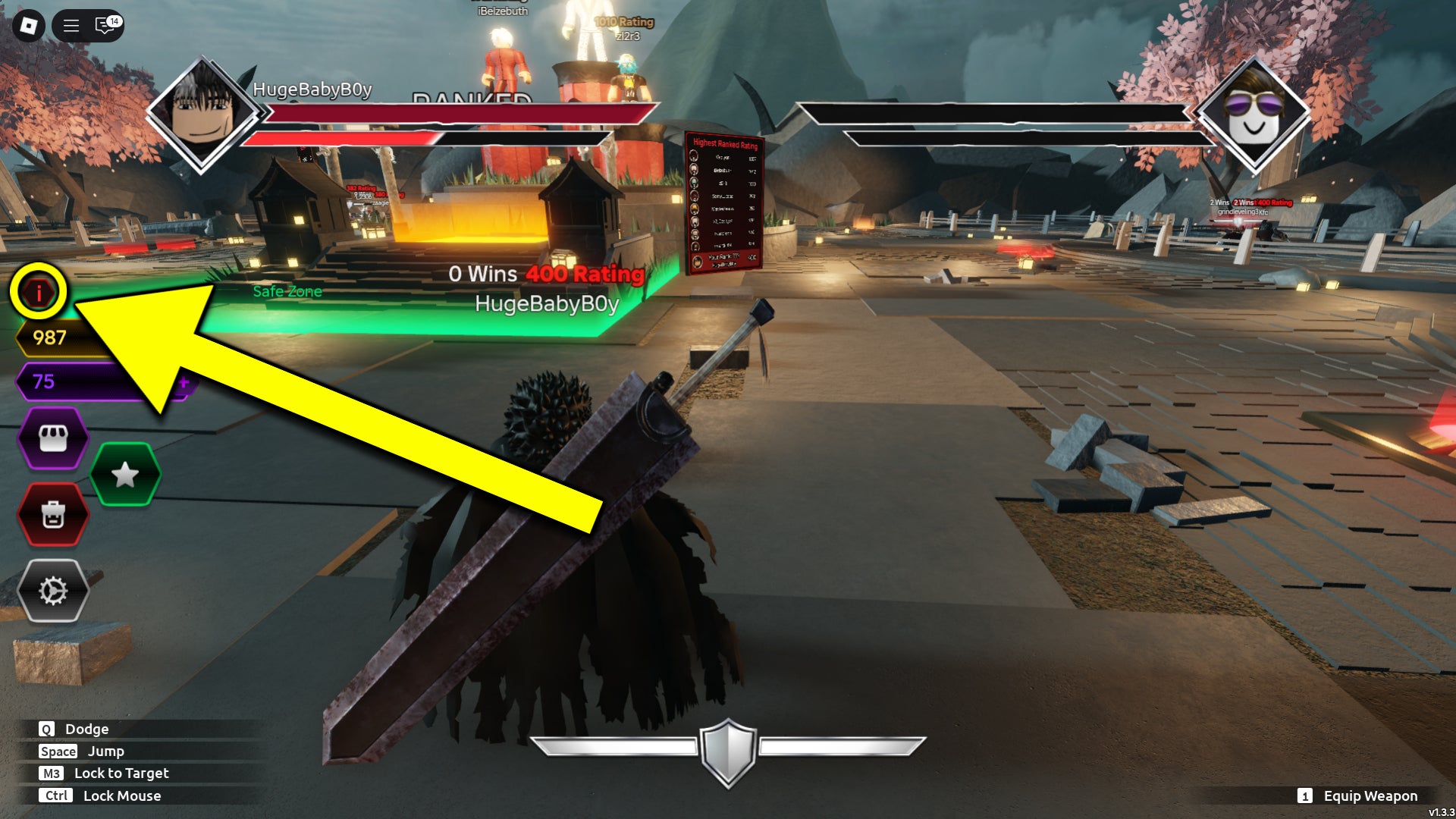This screenshot has height=819, width=1456.
Task: Click the green star hexagon button
Action: pos(125,475)
